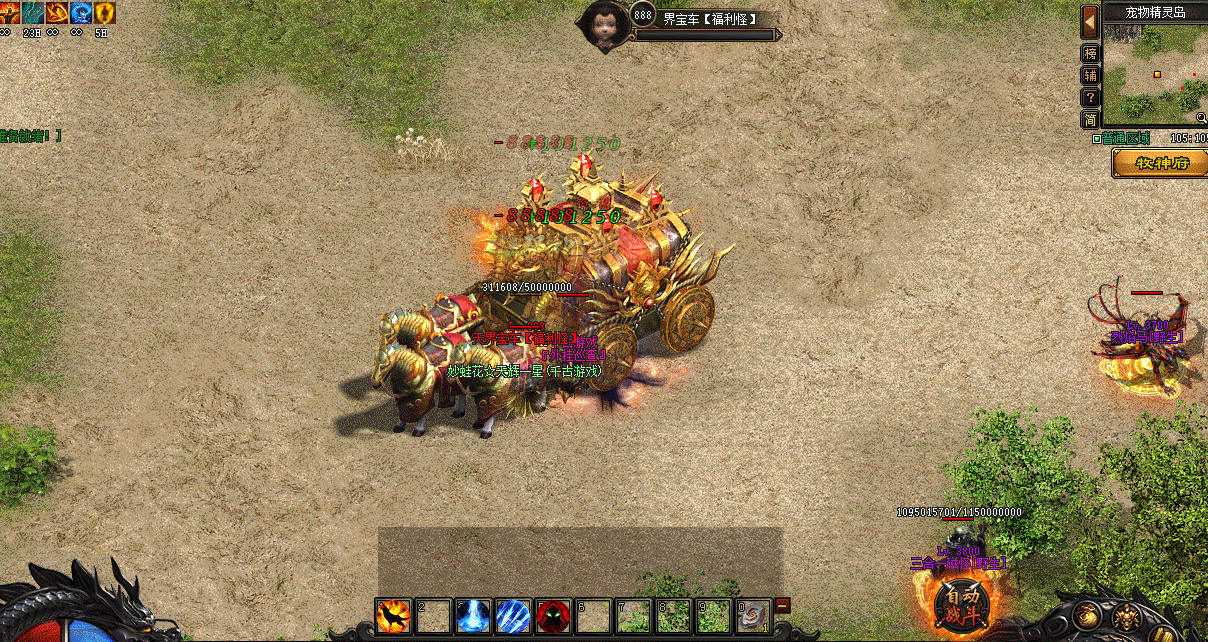Click the 宠物精灵岛 minimap

(1155, 75)
